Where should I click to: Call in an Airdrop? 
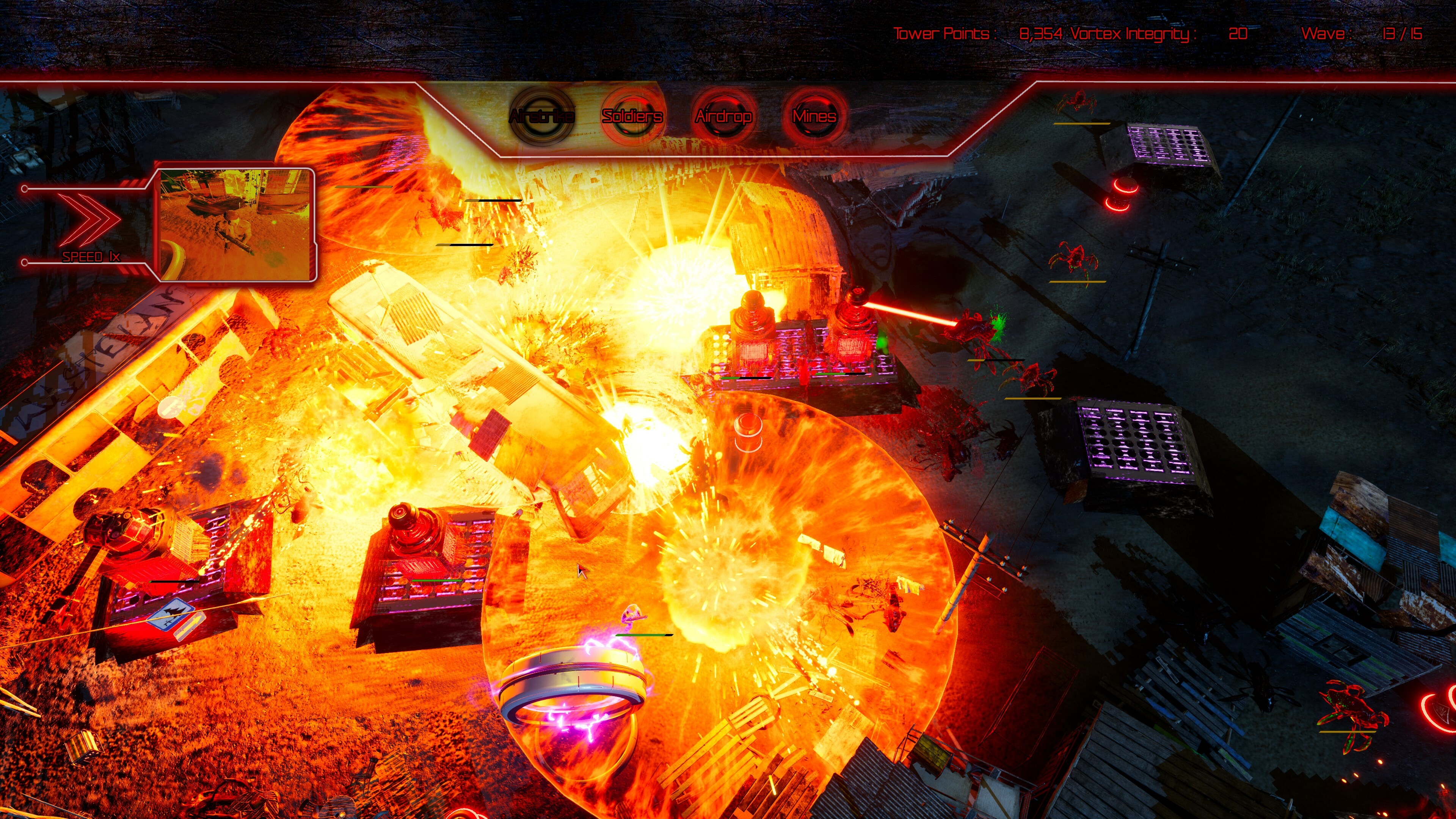[723, 116]
